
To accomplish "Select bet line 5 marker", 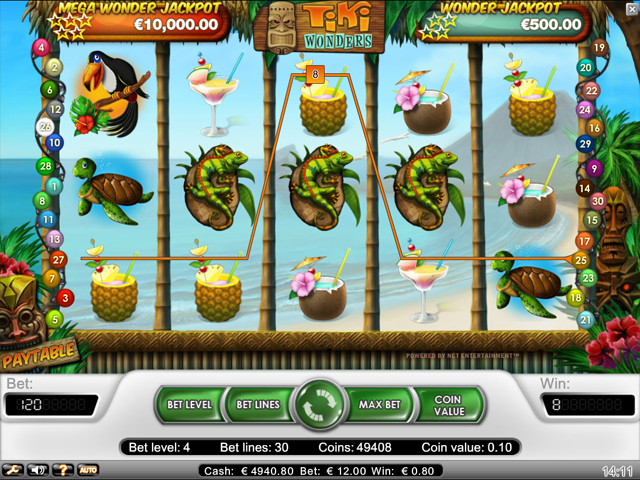I will (55, 319).
